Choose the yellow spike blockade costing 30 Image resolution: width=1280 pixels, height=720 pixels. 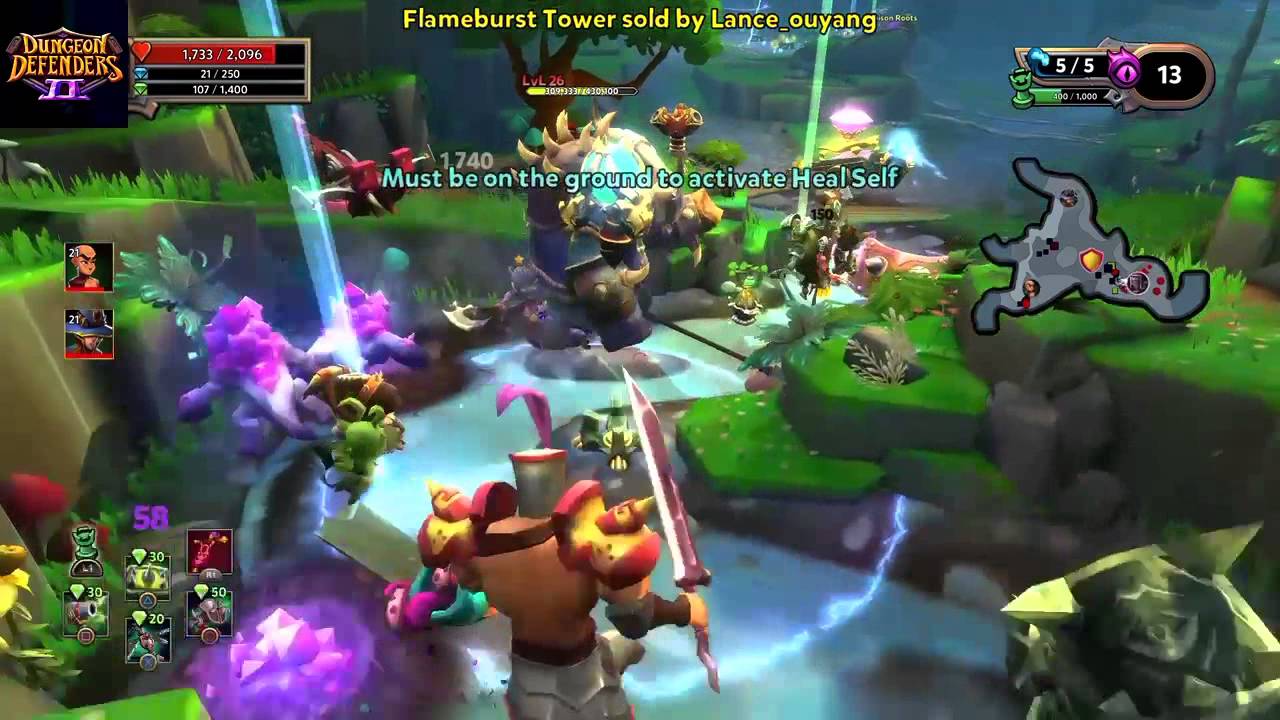(147, 575)
